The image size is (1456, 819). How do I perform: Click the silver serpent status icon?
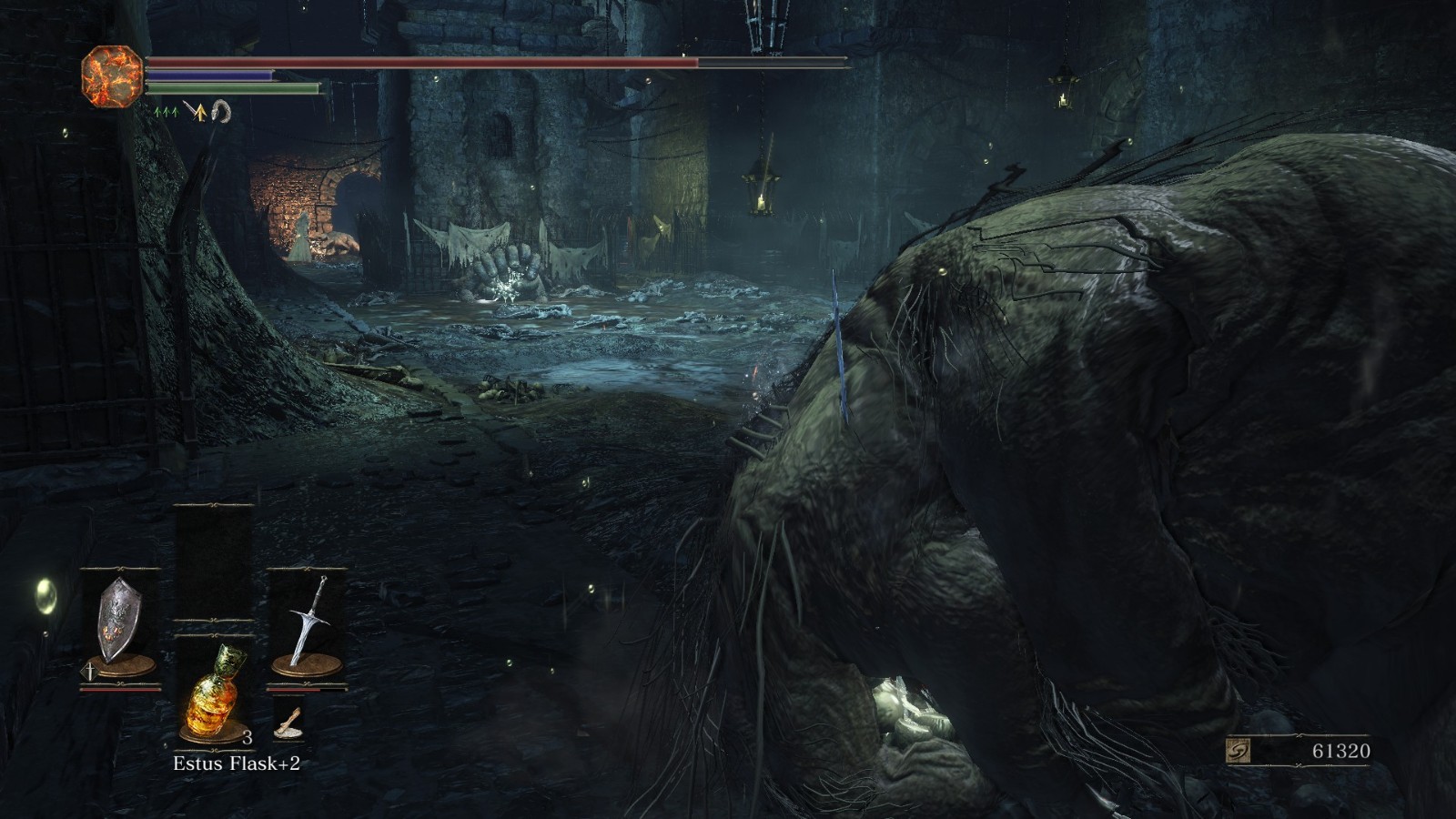tap(220, 112)
